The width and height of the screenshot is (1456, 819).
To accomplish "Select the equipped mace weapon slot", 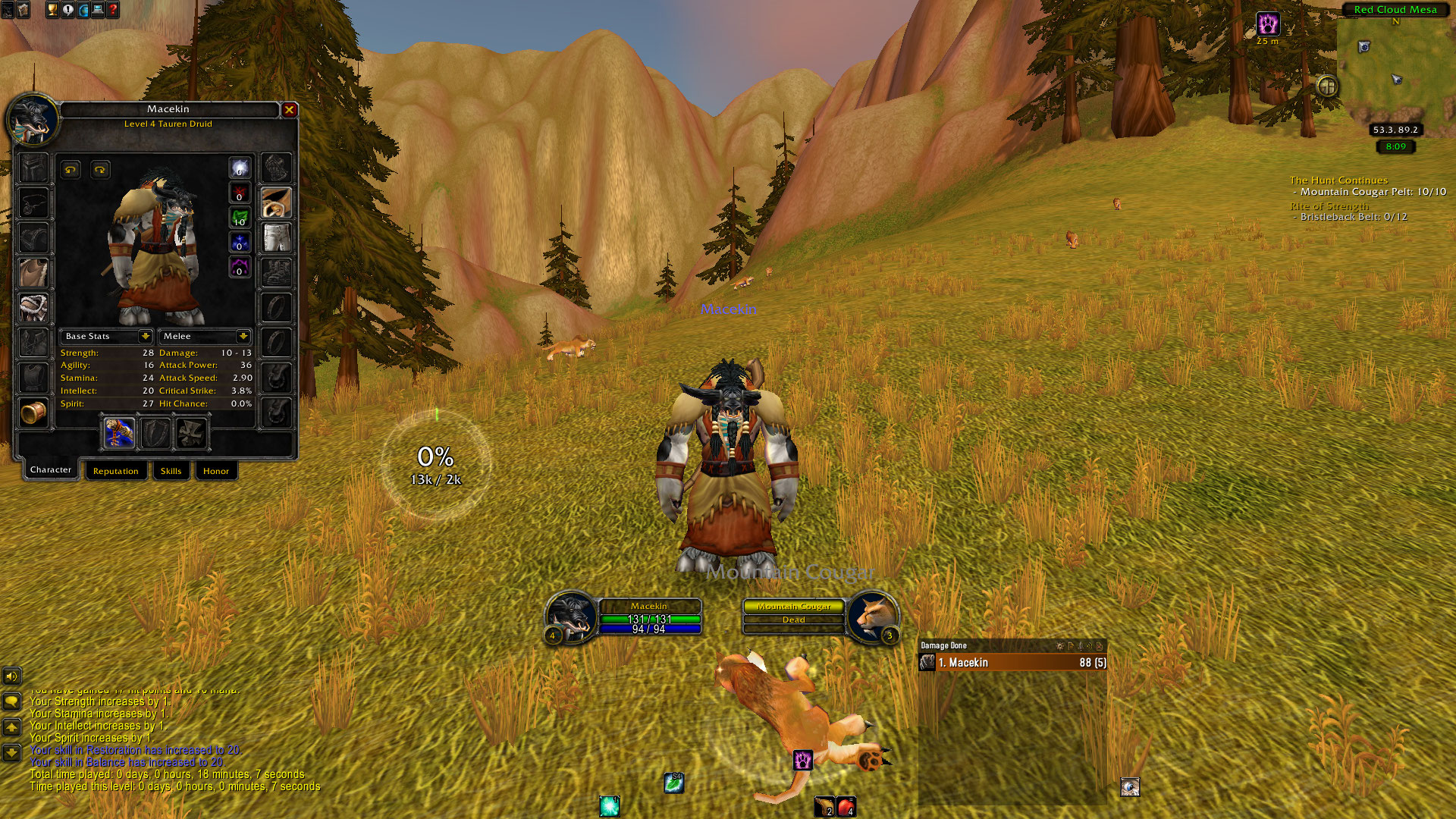I will 119,433.
